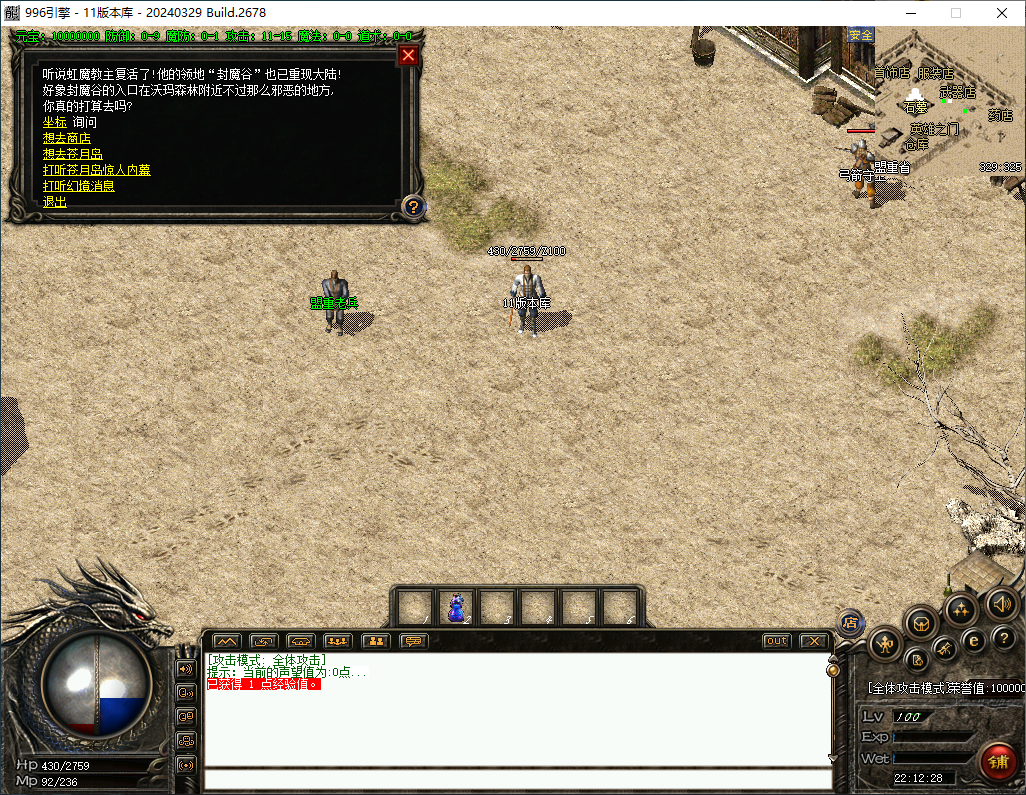Close the NPC dialogue with the red X
Viewport: 1026px width, 795px height.
click(408, 56)
